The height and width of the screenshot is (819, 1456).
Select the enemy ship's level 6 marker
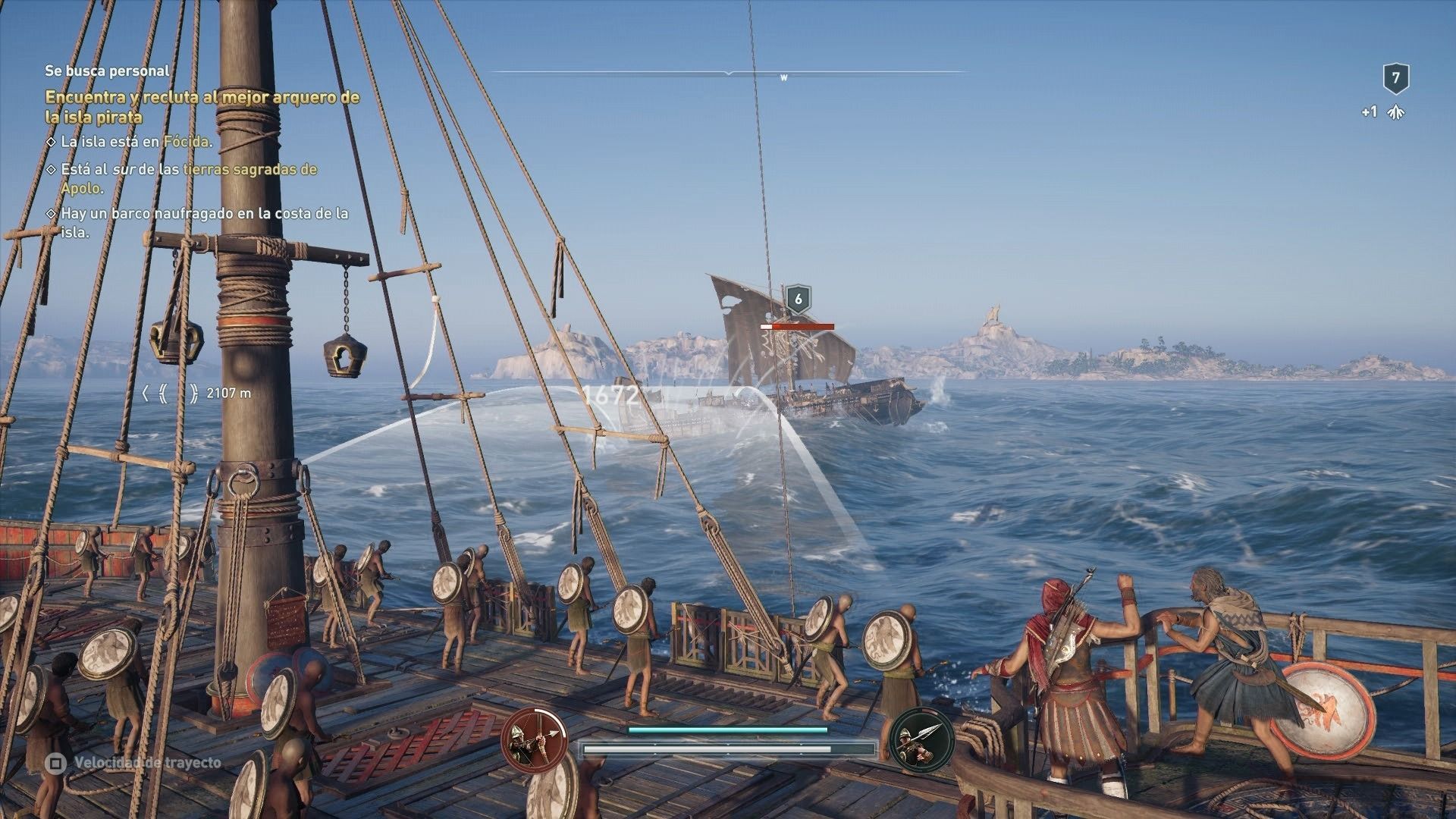click(x=797, y=300)
